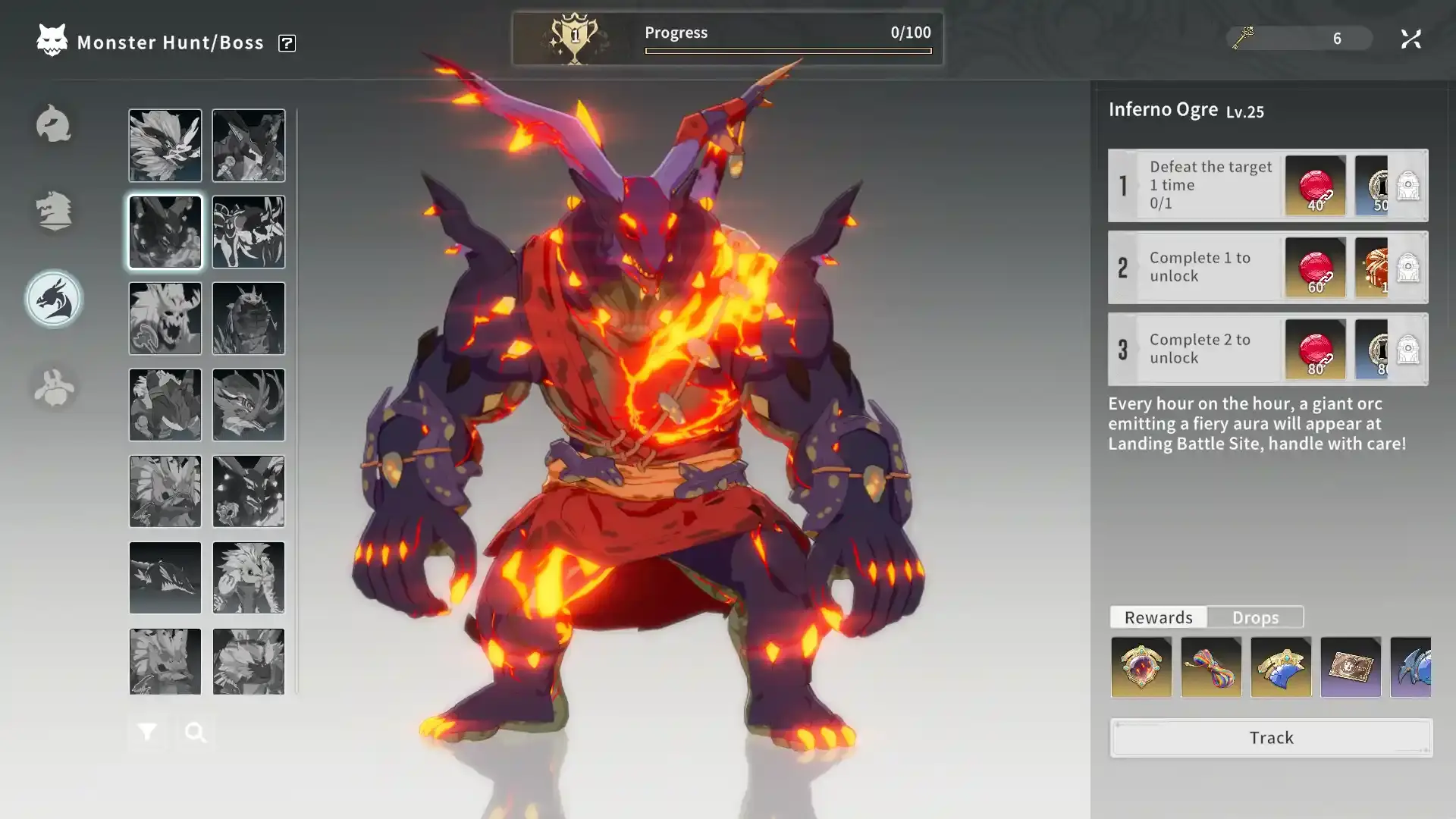Open the question mark help button
This screenshot has height=819, width=1456.
[x=287, y=43]
